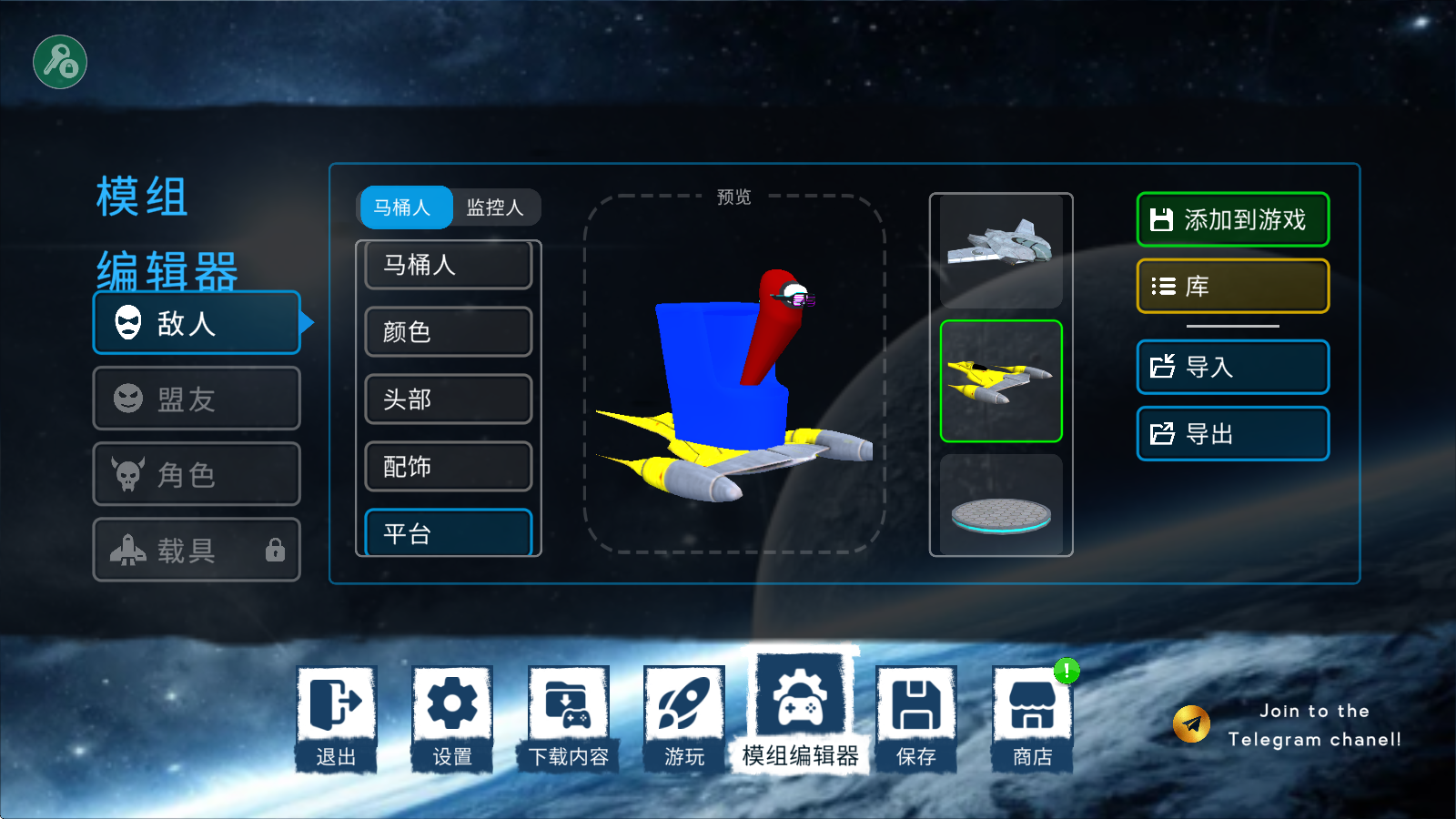Switch to the 监控人 tab
The width and height of the screenshot is (1456, 819).
pyautogui.click(x=496, y=207)
